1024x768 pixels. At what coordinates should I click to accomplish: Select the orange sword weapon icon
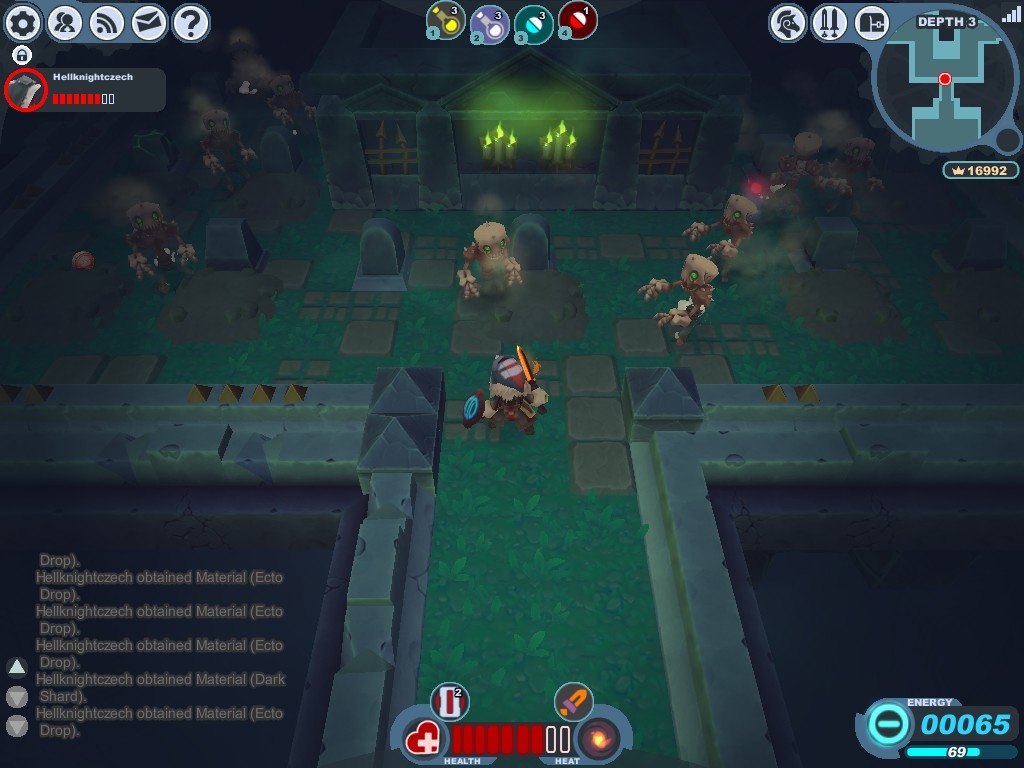[573, 702]
